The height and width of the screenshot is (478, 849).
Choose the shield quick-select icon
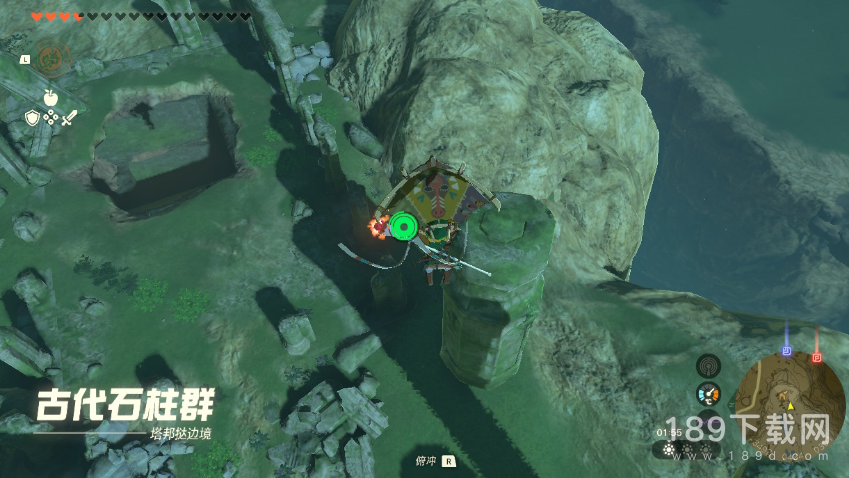(x=31, y=117)
